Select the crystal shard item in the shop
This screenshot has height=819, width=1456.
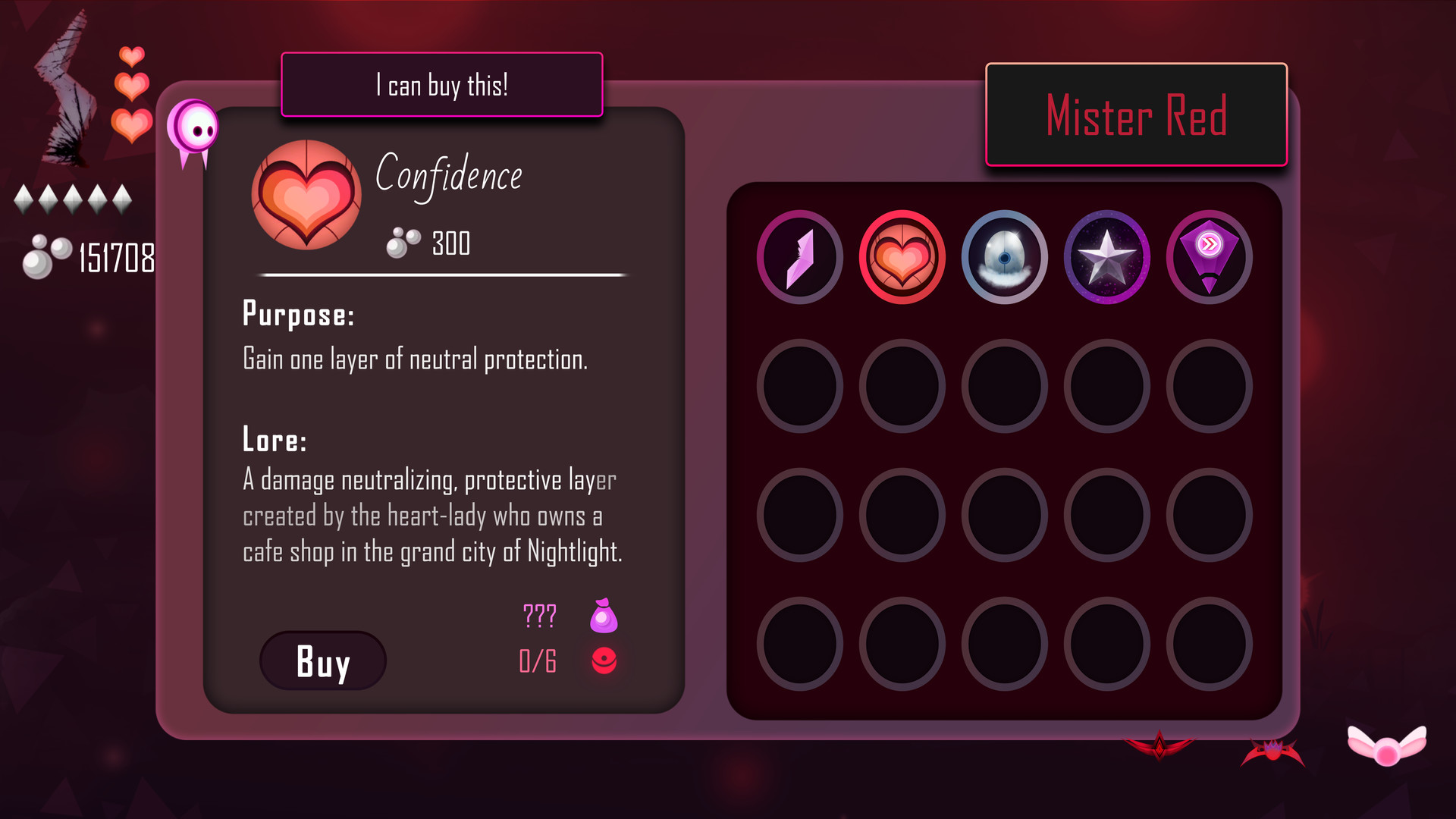click(x=799, y=257)
